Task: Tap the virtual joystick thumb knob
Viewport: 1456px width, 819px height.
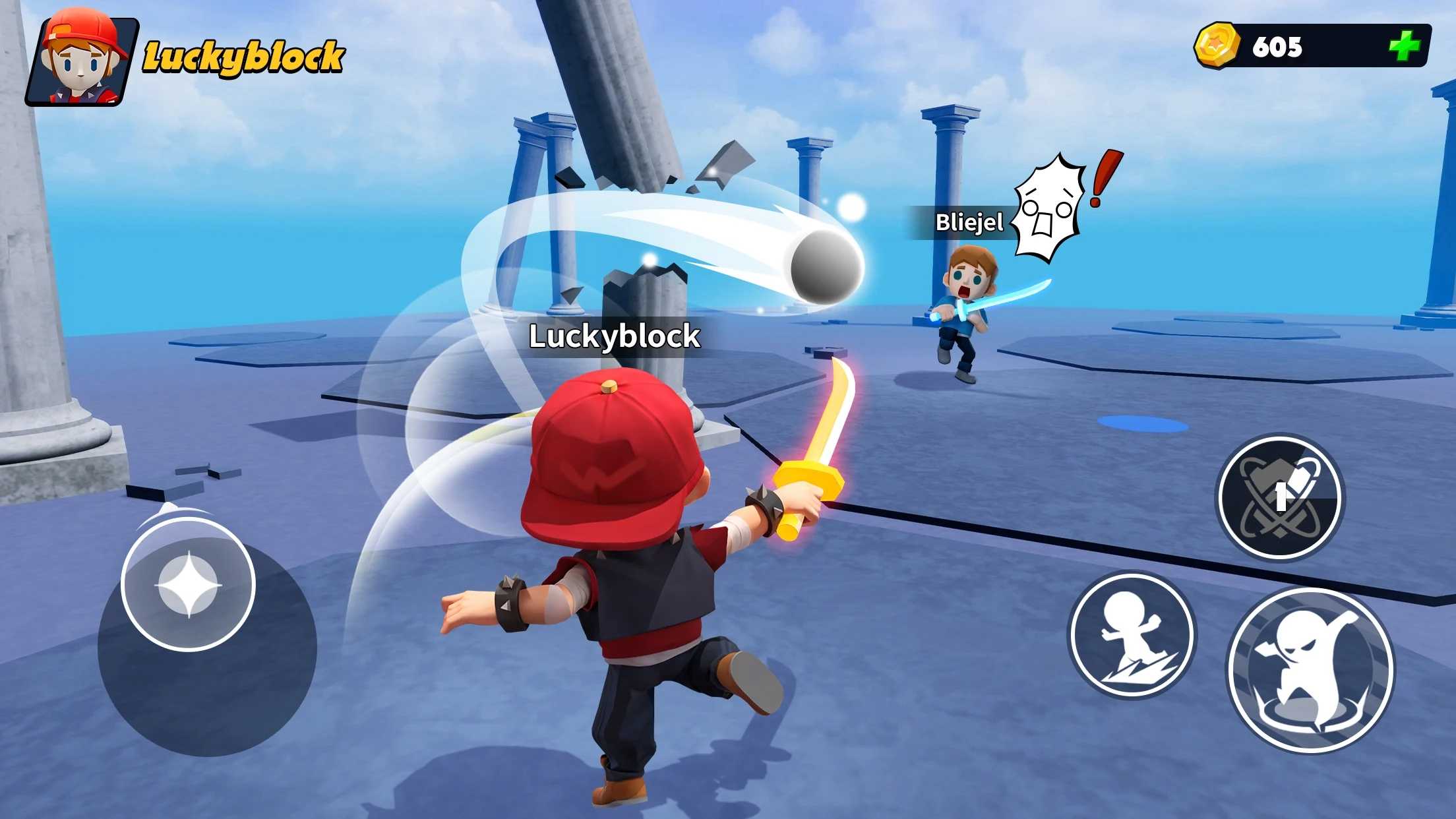Action: (x=189, y=584)
